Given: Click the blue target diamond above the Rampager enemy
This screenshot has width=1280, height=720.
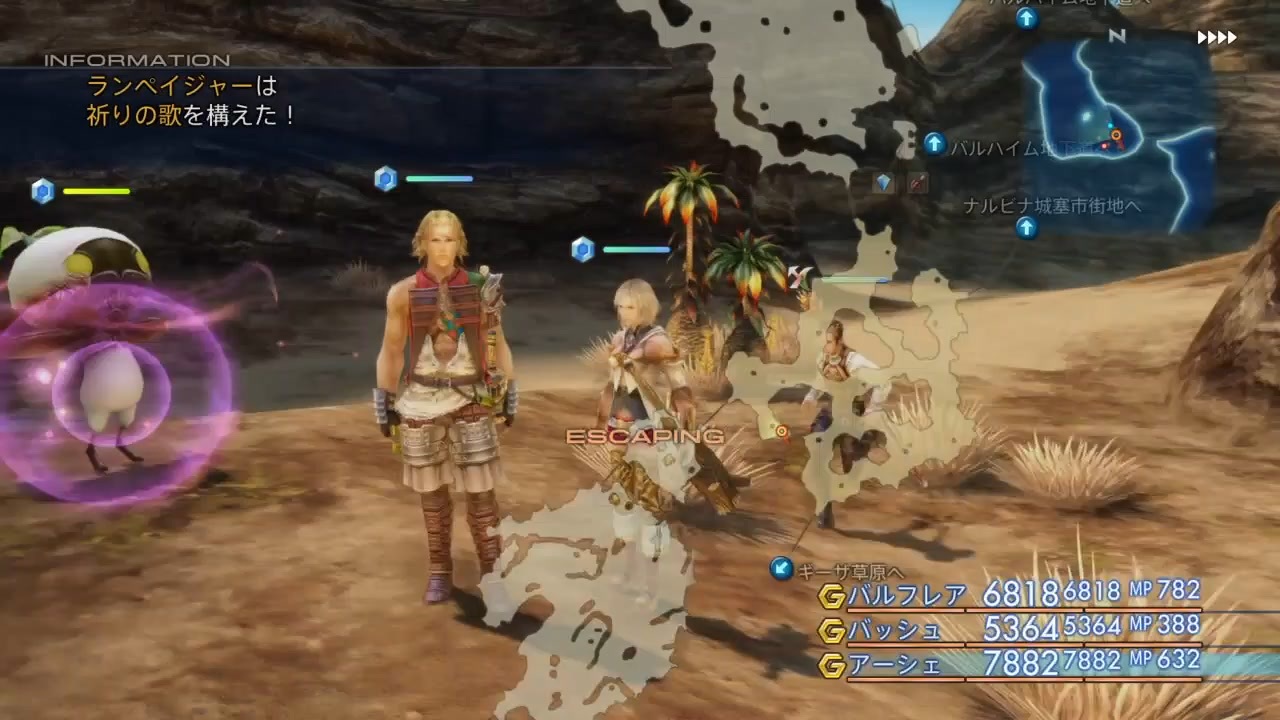Looking at the screenshot, I should [42, 192].
